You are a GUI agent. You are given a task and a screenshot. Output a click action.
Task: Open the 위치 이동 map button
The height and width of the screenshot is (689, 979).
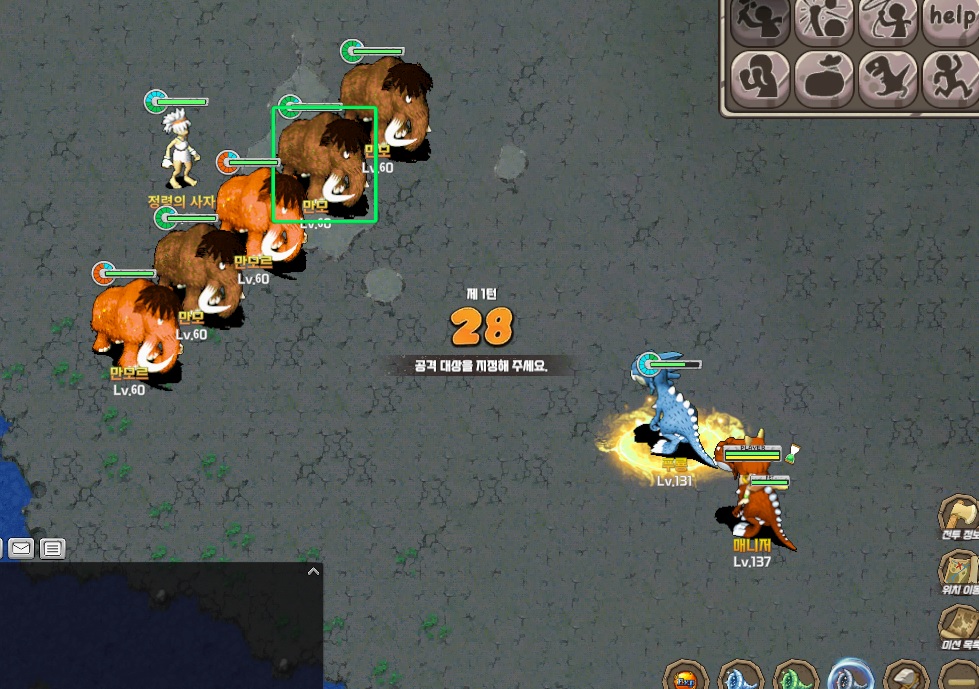tap(958, 572)
